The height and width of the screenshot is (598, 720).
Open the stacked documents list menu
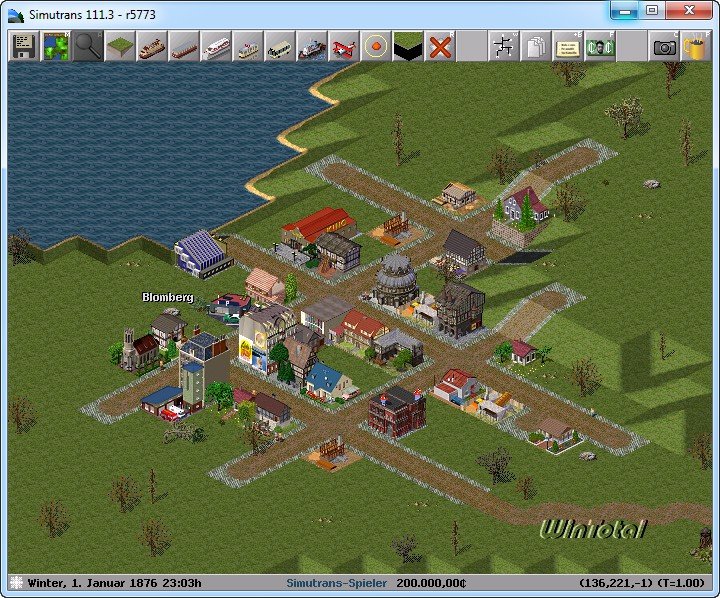[536, 46]
